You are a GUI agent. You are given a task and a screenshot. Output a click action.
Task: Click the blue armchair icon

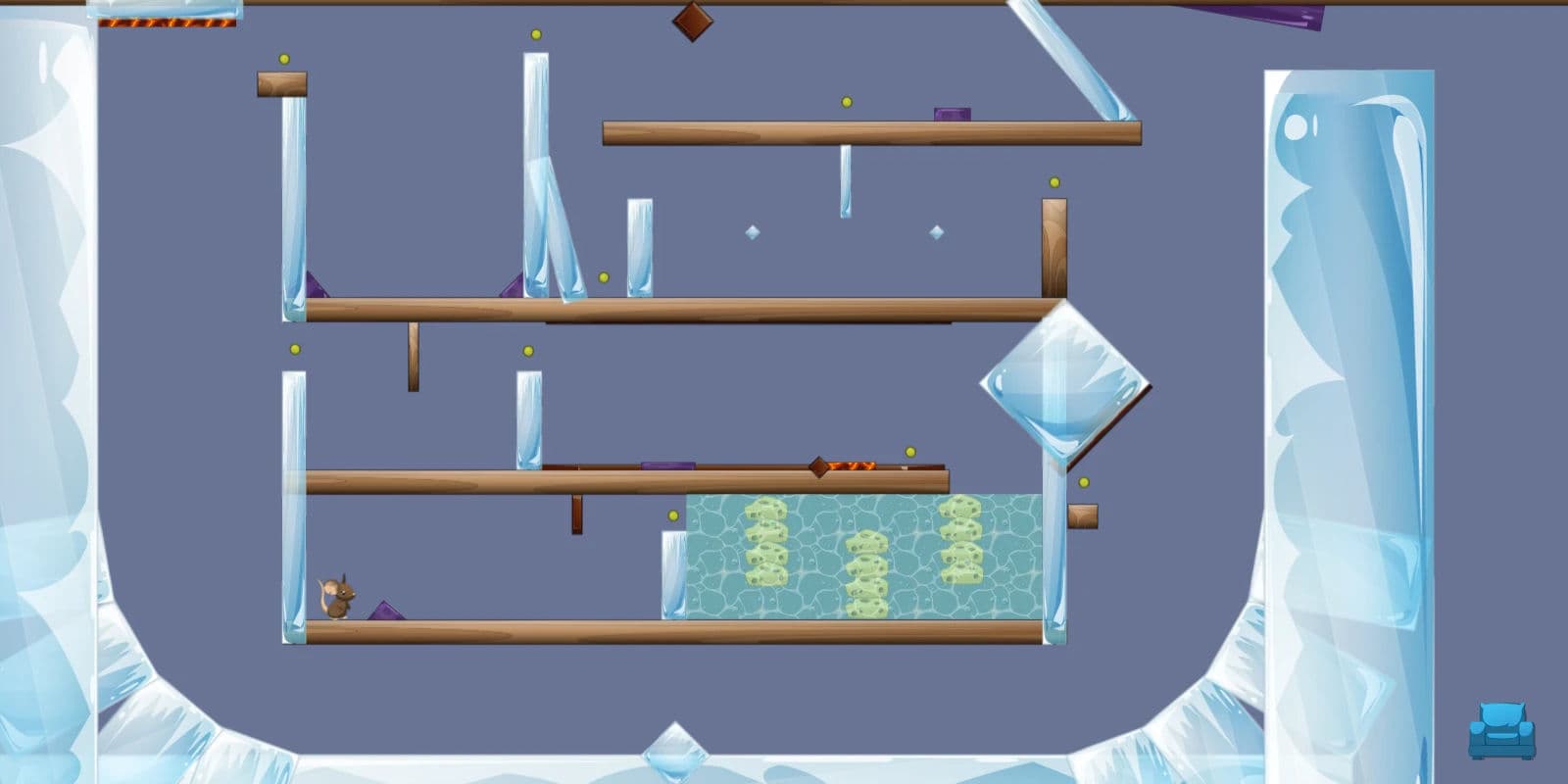pyautogui.click(x=1501, y=731)
